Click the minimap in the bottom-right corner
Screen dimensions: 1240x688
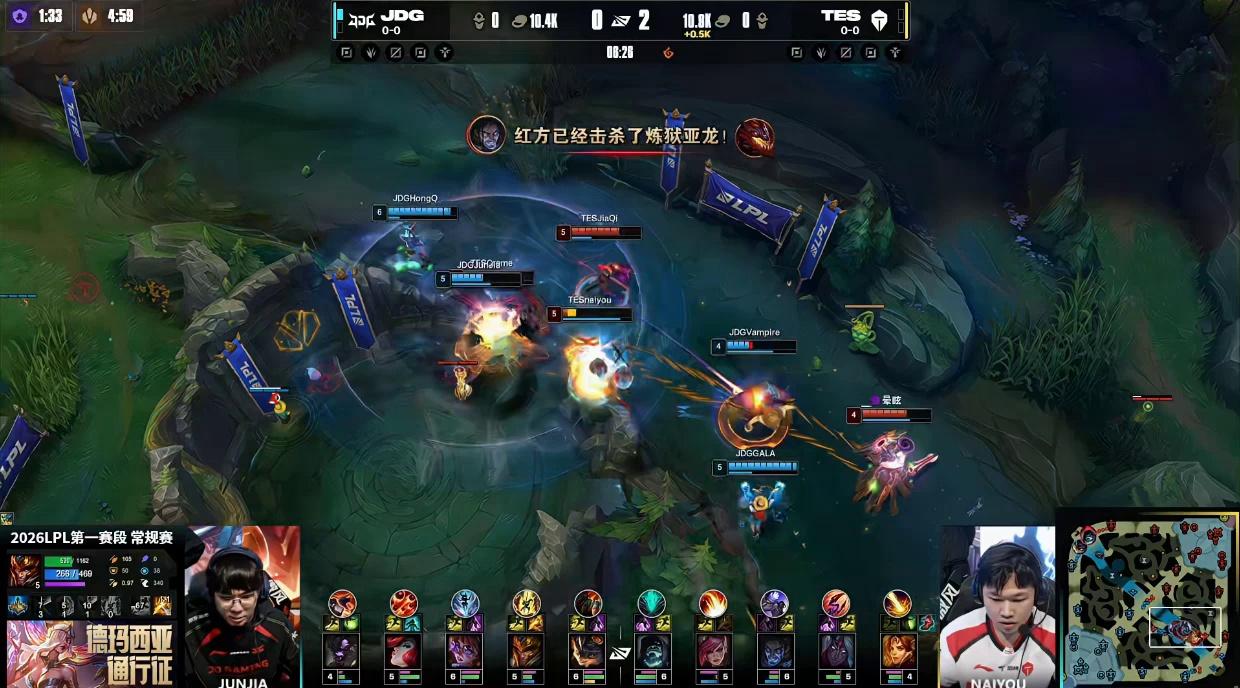pos(1150,603)
